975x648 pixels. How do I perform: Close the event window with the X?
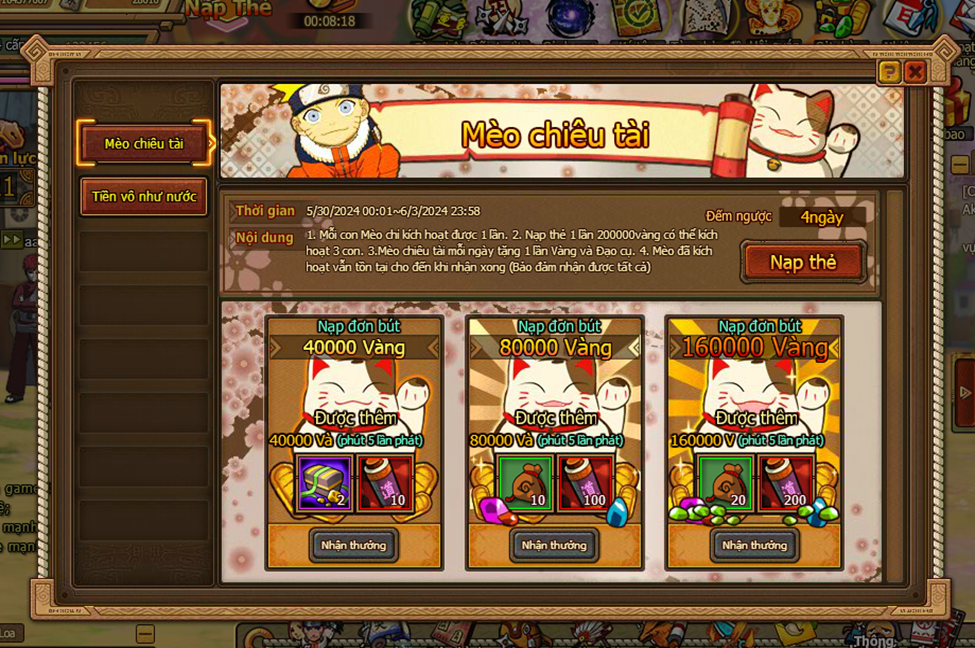(914, 72)
